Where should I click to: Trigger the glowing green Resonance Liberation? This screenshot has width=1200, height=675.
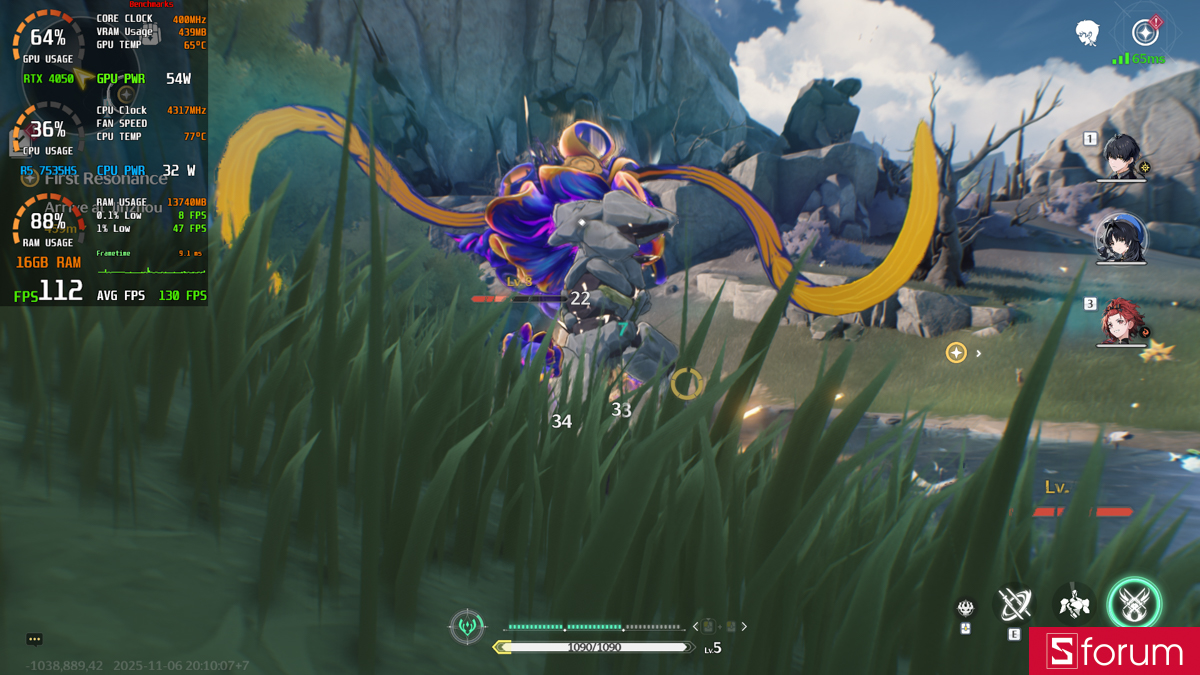[x=1134, y=603]
